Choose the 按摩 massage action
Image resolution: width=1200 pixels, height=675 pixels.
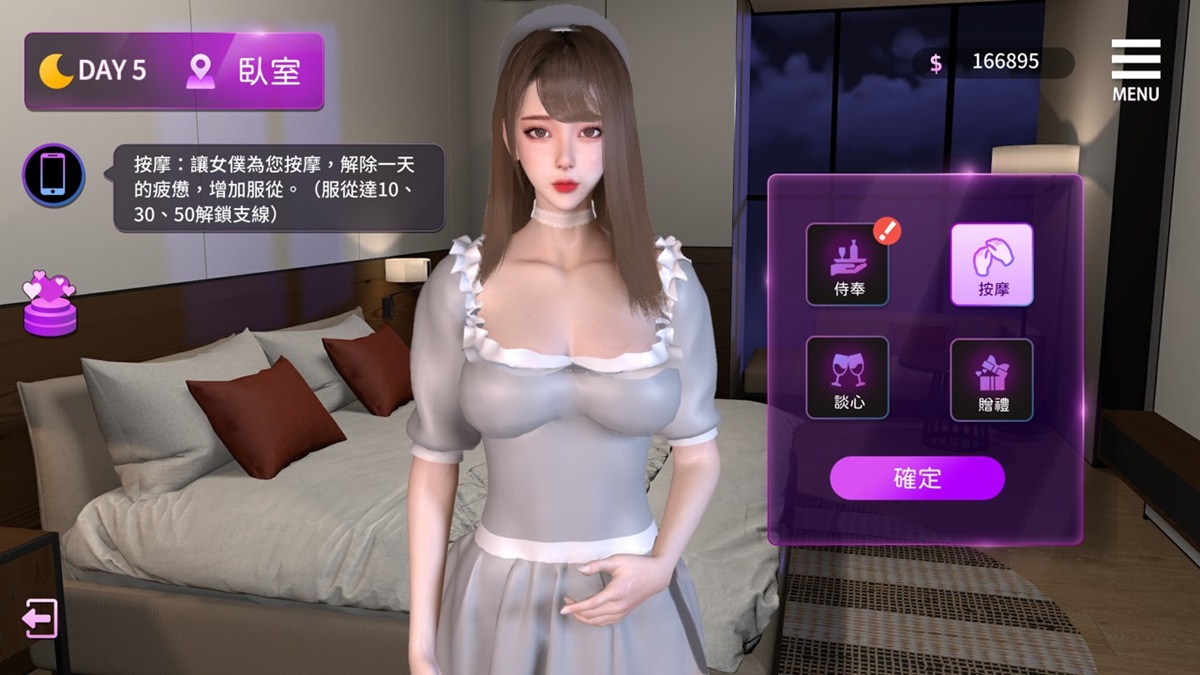click(991, 264)
